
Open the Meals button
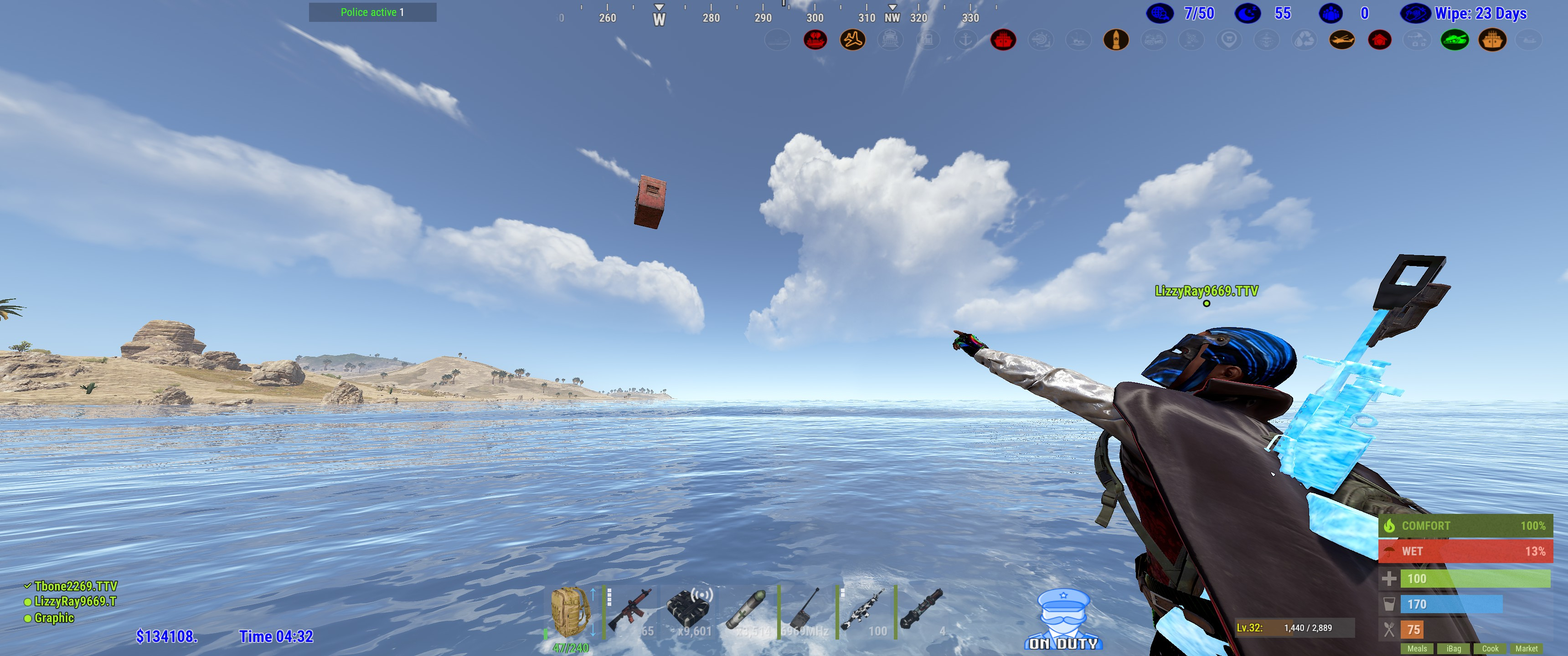pos(1416,649)
